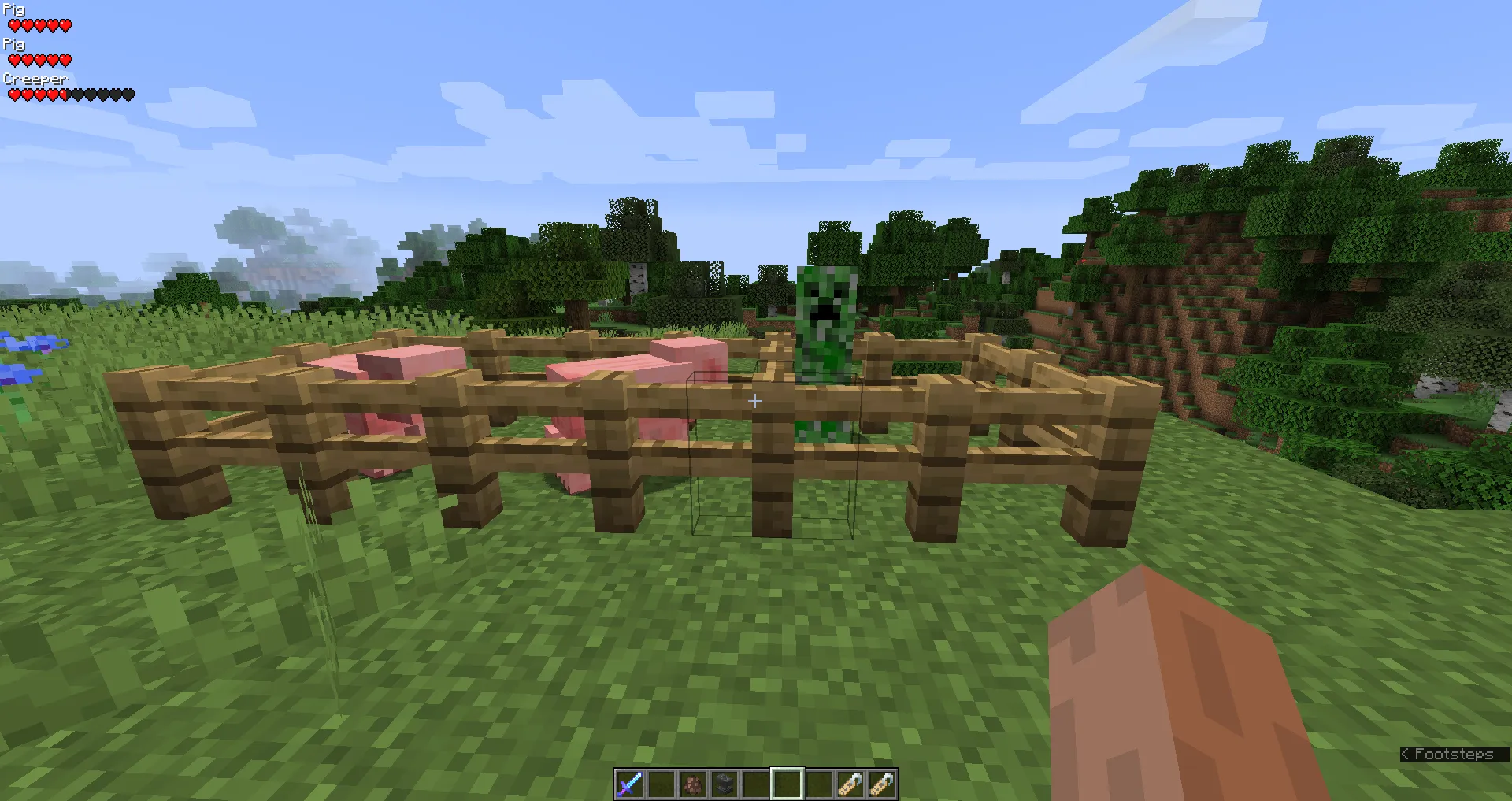The image size is (1512, 801).
Task: Click the currently highlighted hotbar slot
Action: coord(787,784)
